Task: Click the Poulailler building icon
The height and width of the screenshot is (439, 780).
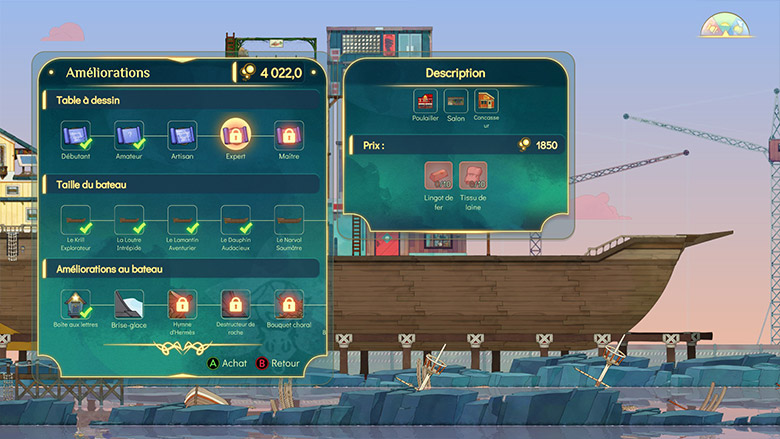Action: (426, 100)
